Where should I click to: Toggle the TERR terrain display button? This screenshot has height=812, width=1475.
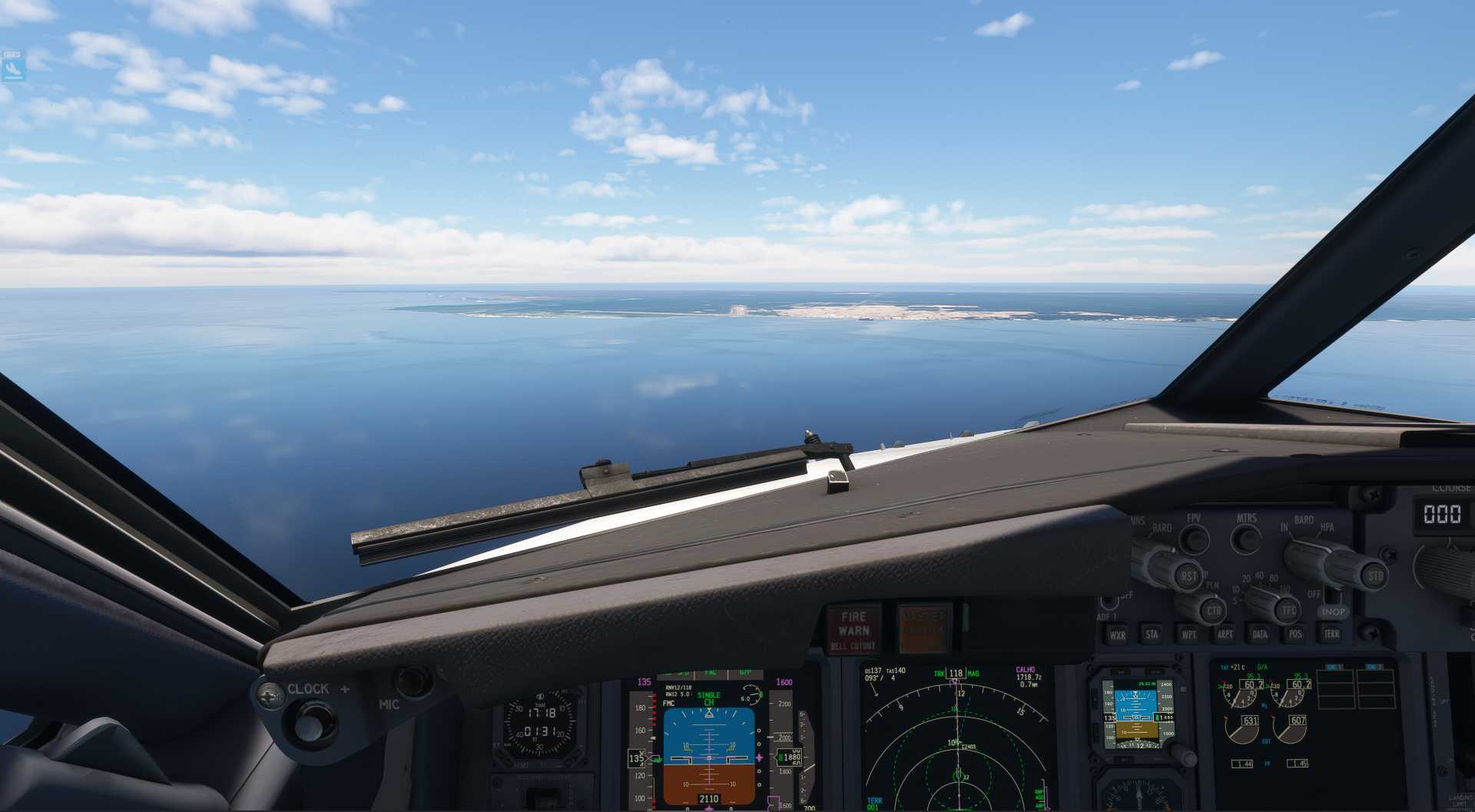(1331, 634)
